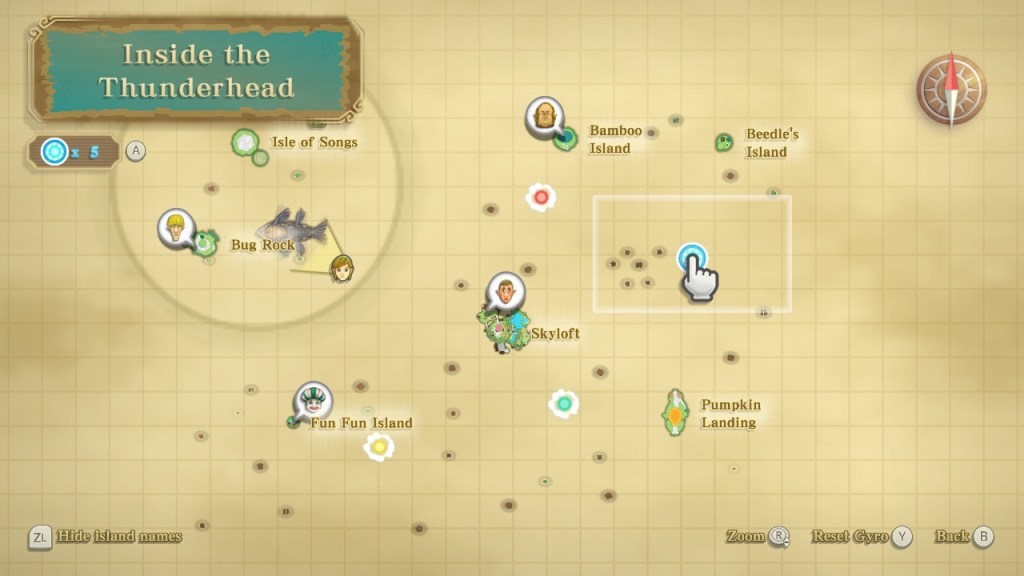
Task: Select the red flower-shaped map marker
Action: pyautogui.click(x=541, y=197)
